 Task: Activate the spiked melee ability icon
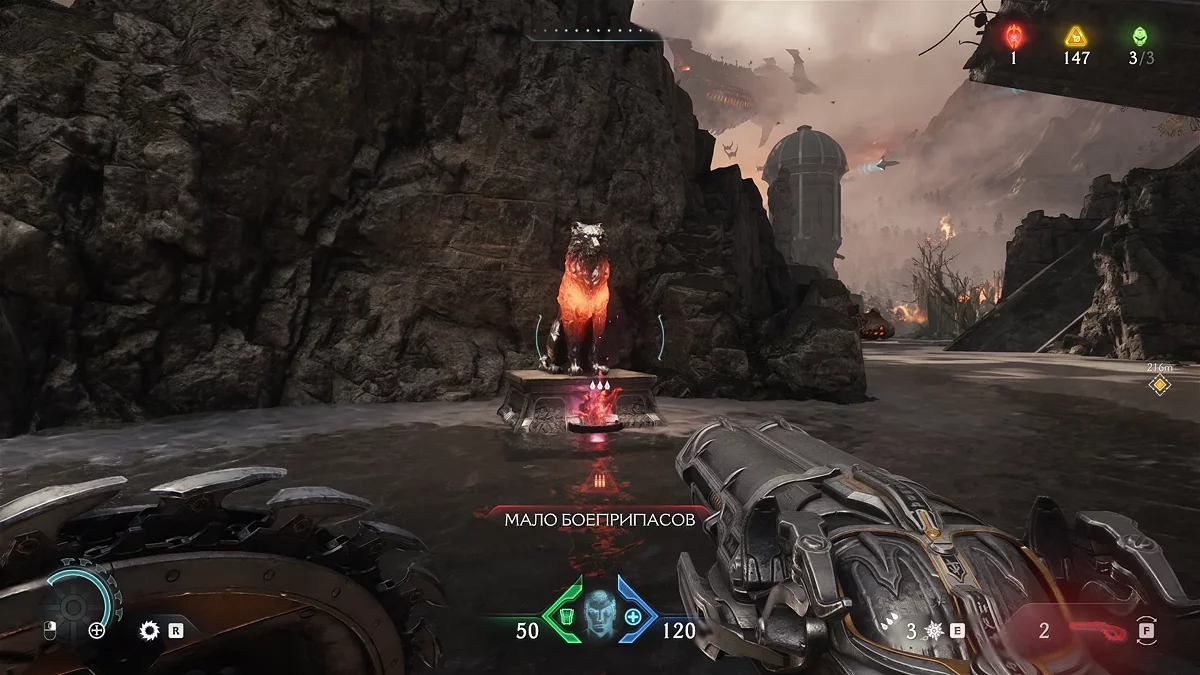coord(934,631)
